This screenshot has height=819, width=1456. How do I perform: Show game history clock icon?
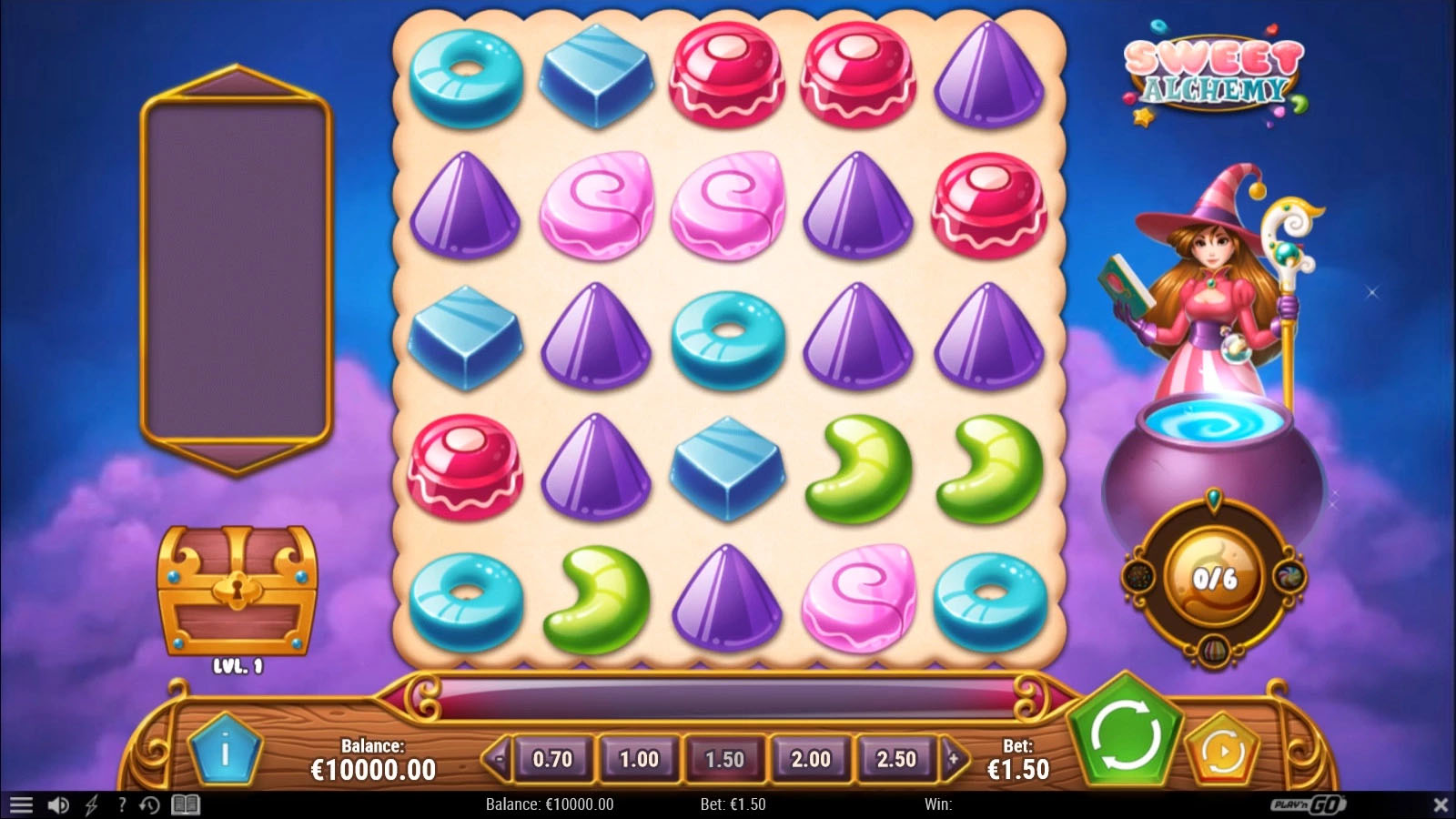(150, 804)
